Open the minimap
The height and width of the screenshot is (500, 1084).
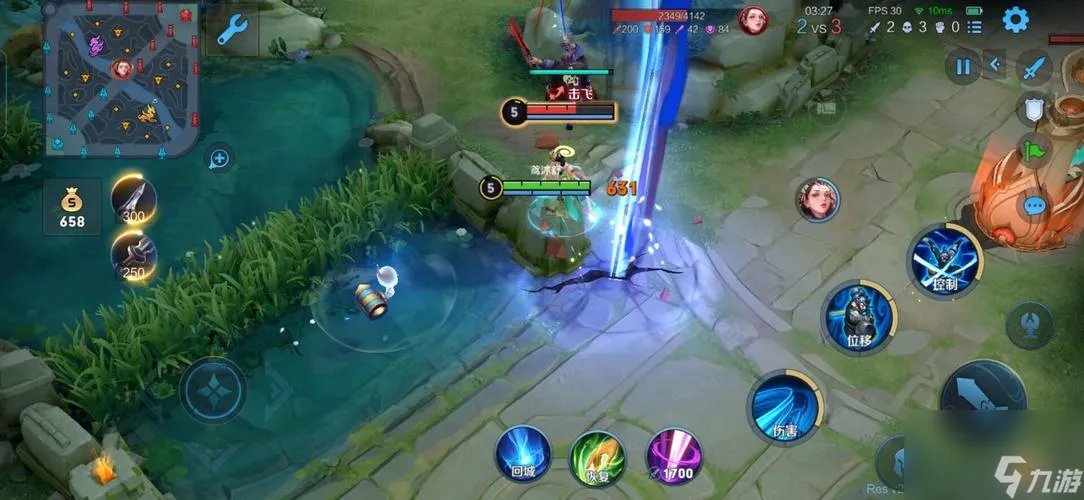click(122, 78)
